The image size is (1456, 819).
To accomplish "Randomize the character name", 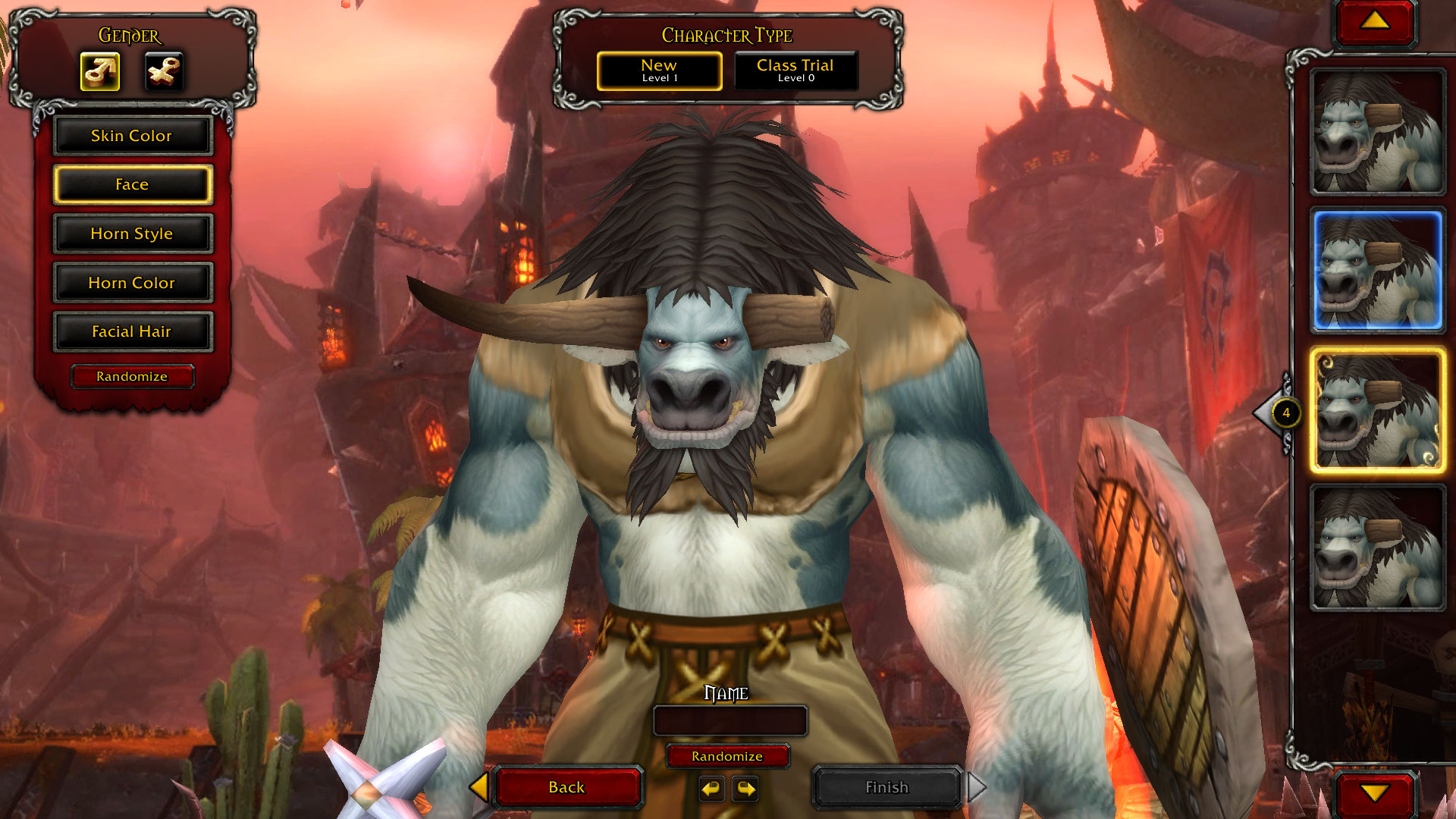I will (x=727, y=756).
